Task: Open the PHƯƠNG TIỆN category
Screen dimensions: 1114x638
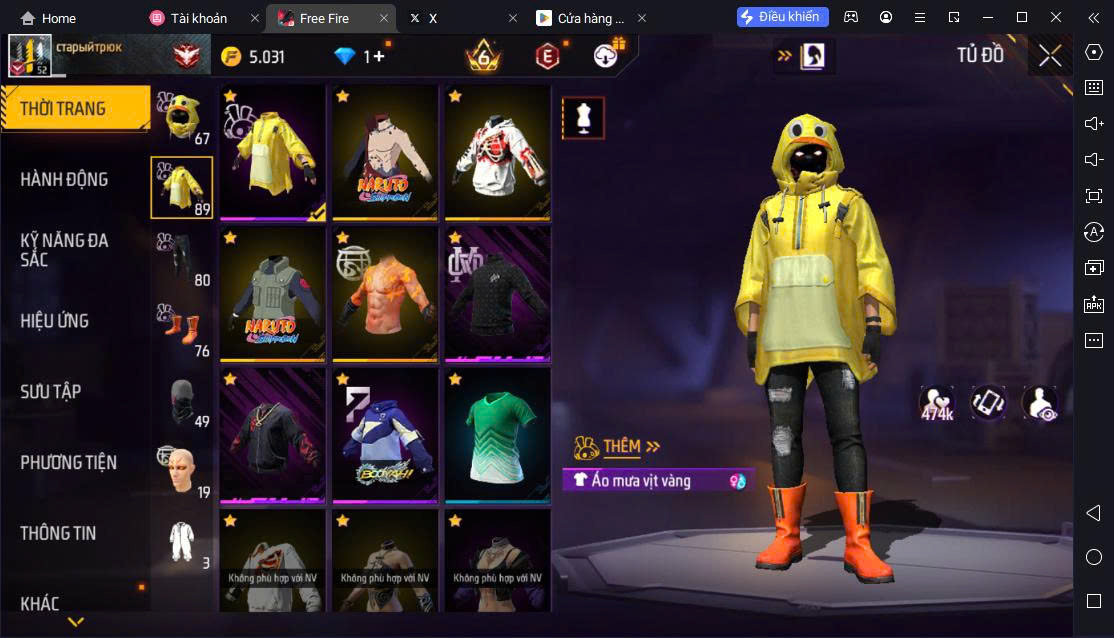Action: pos(69,462)
